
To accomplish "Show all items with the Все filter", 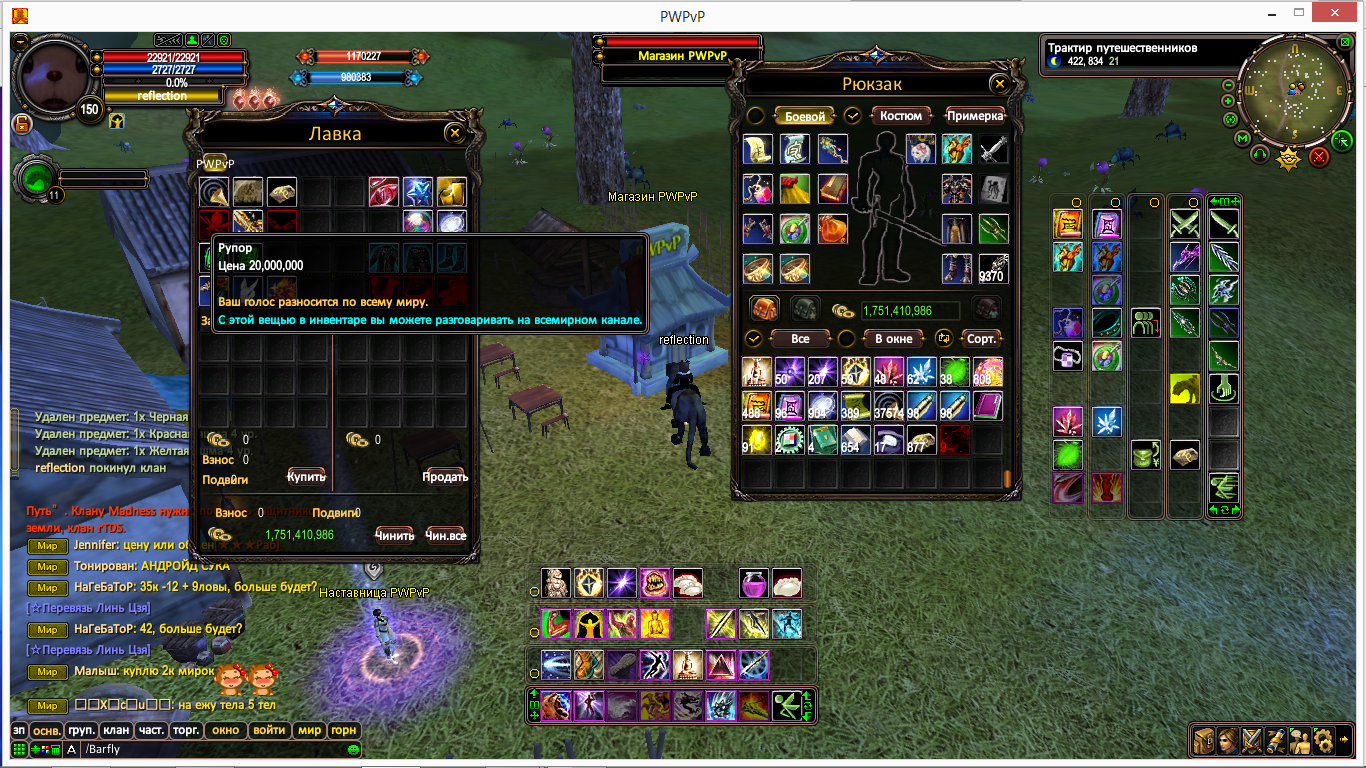I will pos(800,339).
